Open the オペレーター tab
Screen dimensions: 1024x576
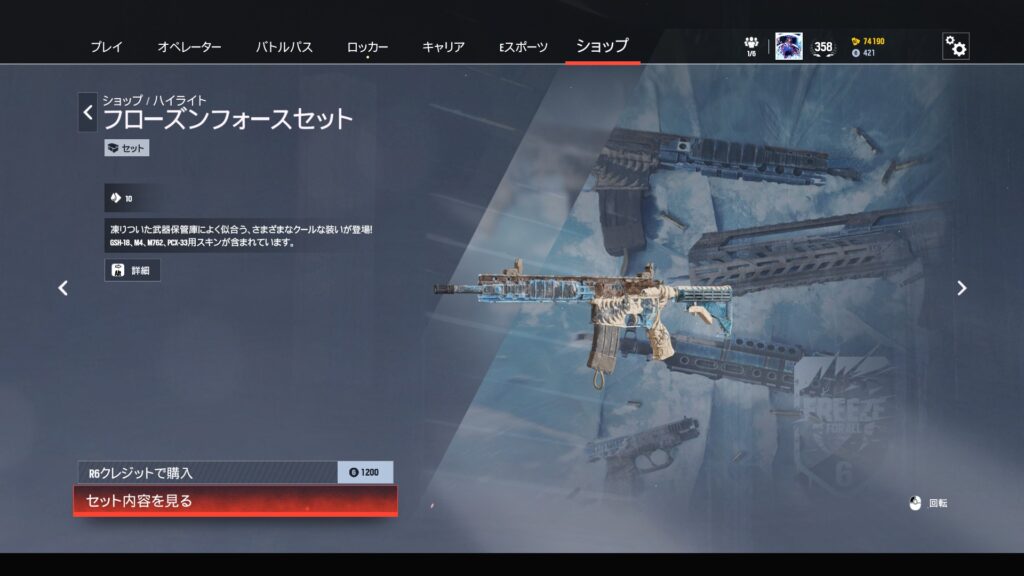click(189, 47)
